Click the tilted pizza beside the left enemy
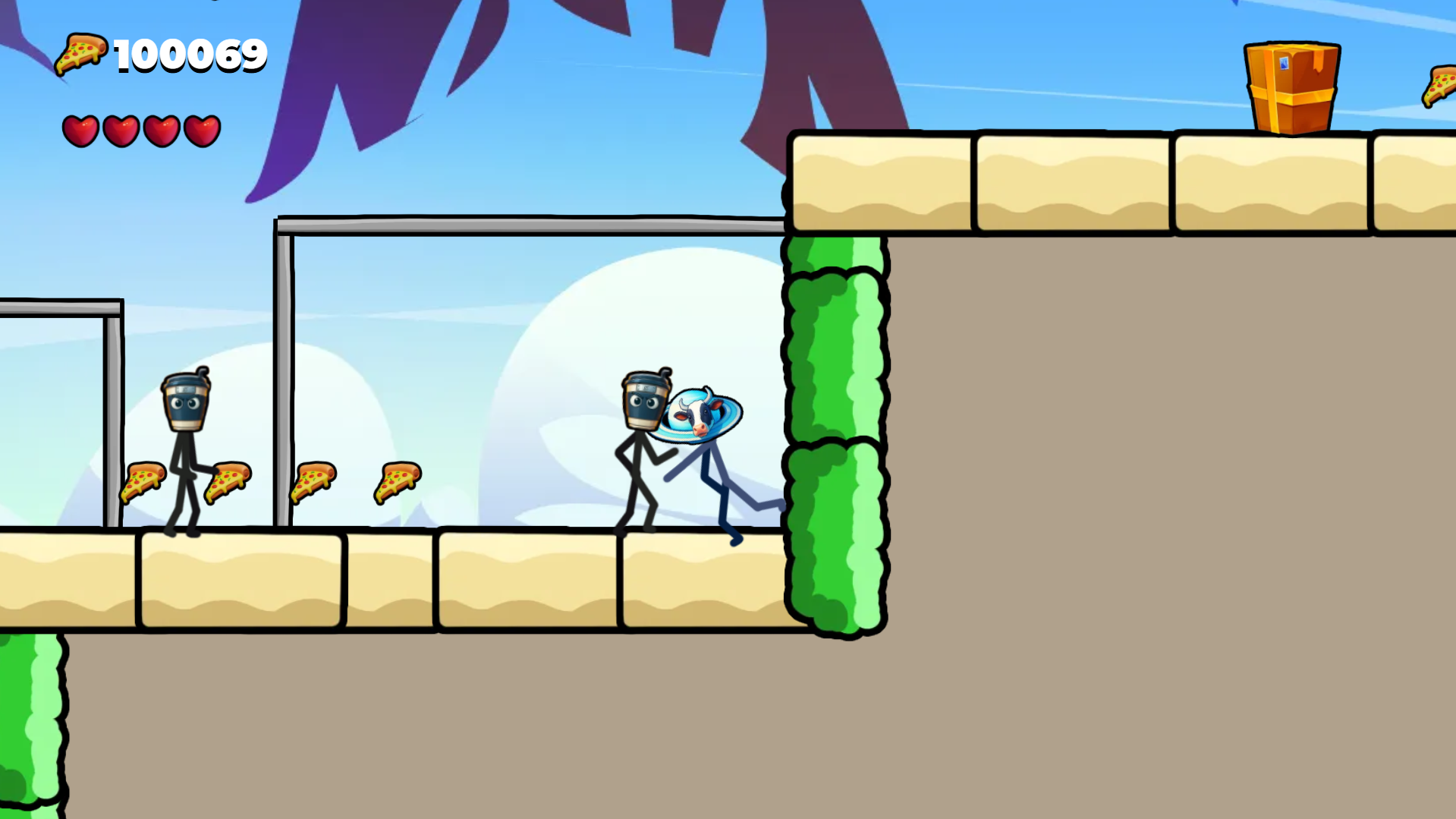Viewport: 1456px width, 819px height. [228, 482]
